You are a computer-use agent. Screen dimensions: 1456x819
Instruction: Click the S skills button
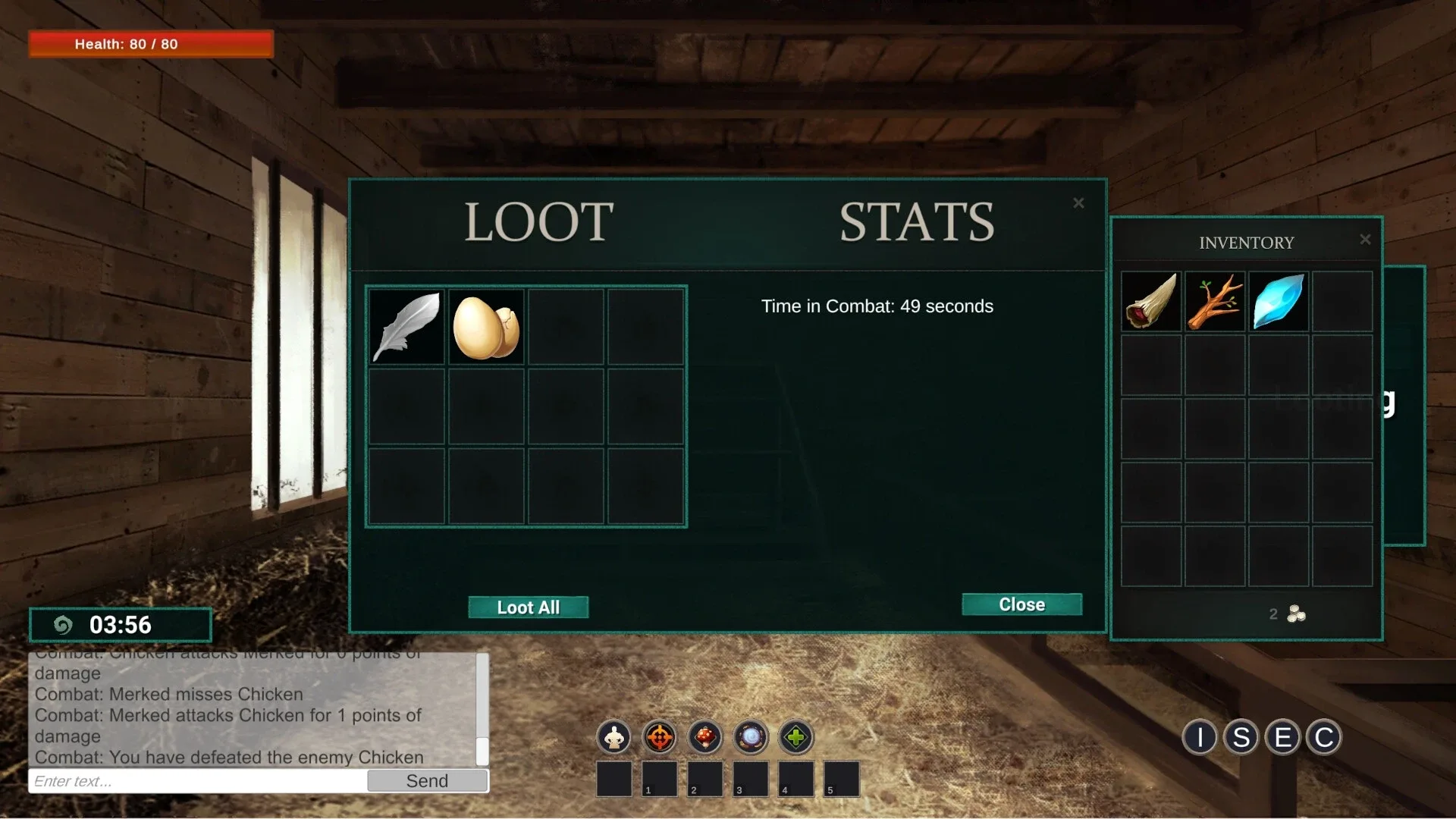[x=1241, y=736]
